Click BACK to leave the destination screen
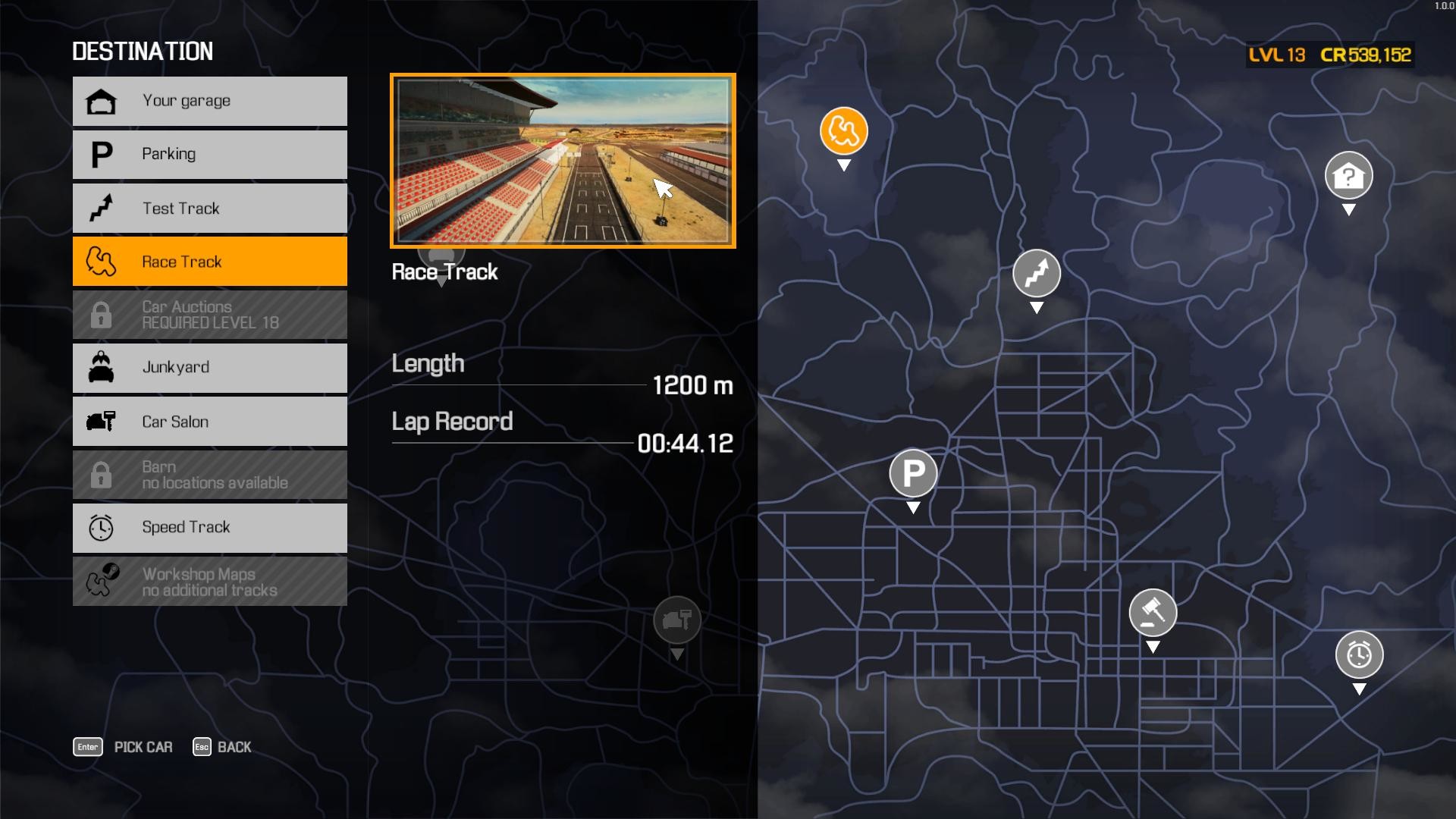This screenshot has width=1456, height=819. pyautogui.click(x=234, y=747)
